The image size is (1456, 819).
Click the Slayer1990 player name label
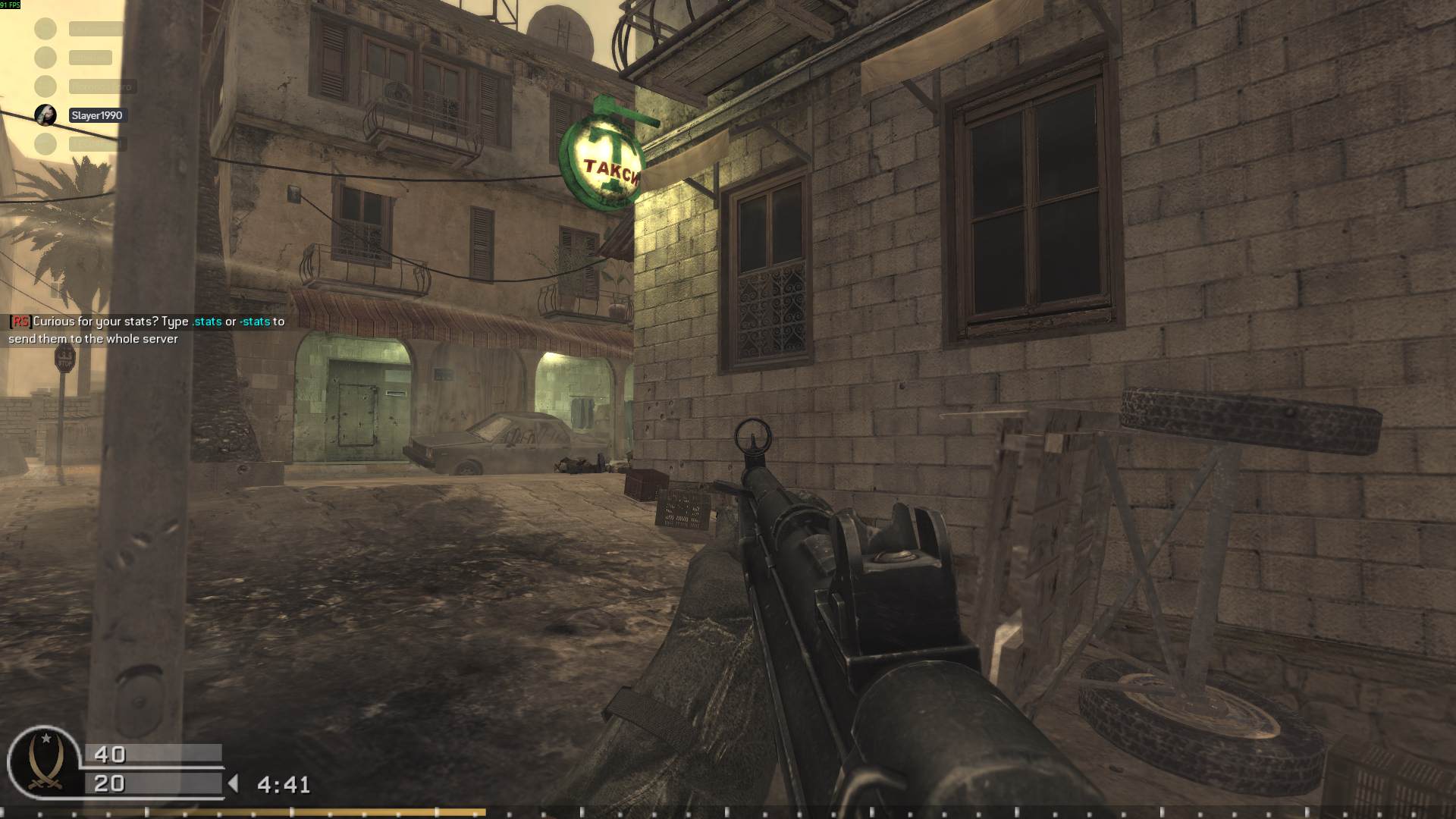tap(96, 115)
